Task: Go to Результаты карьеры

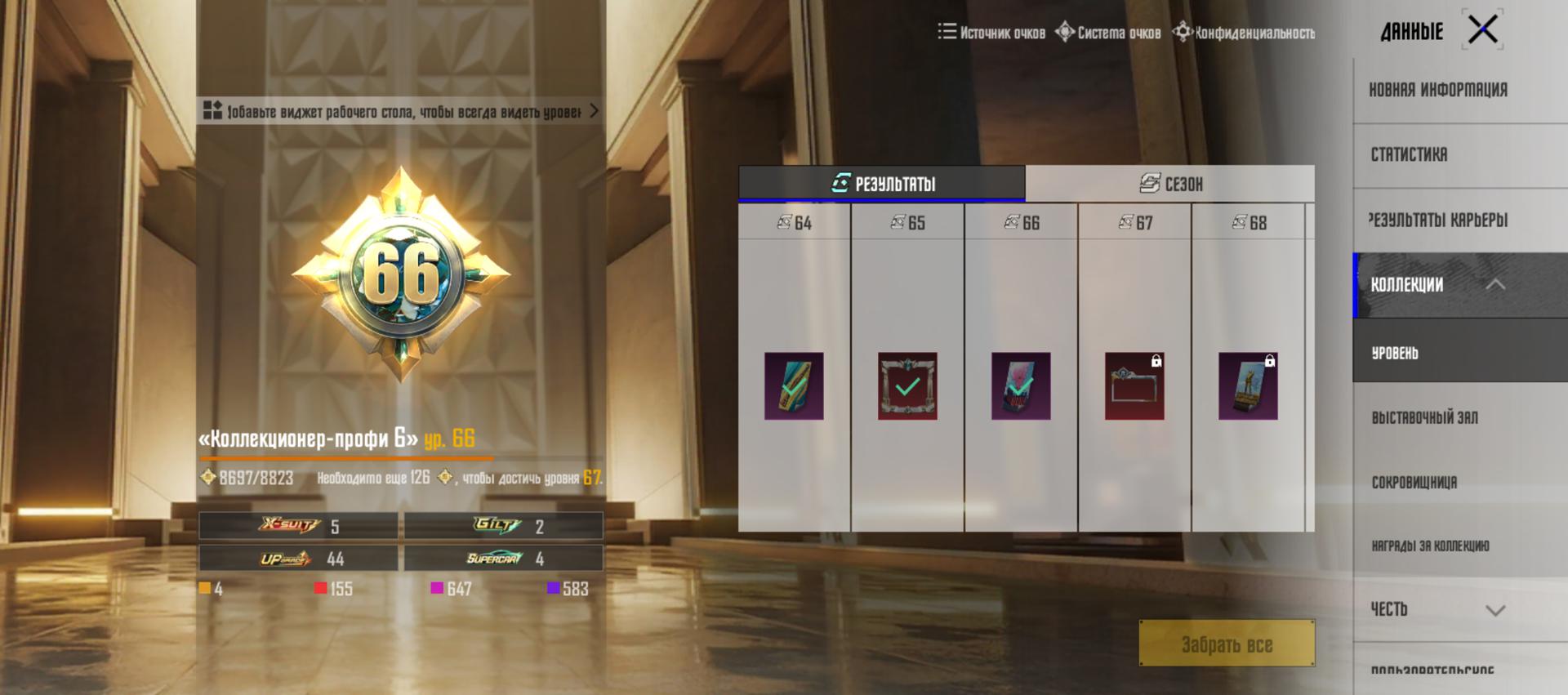Action: (1438, 220)
